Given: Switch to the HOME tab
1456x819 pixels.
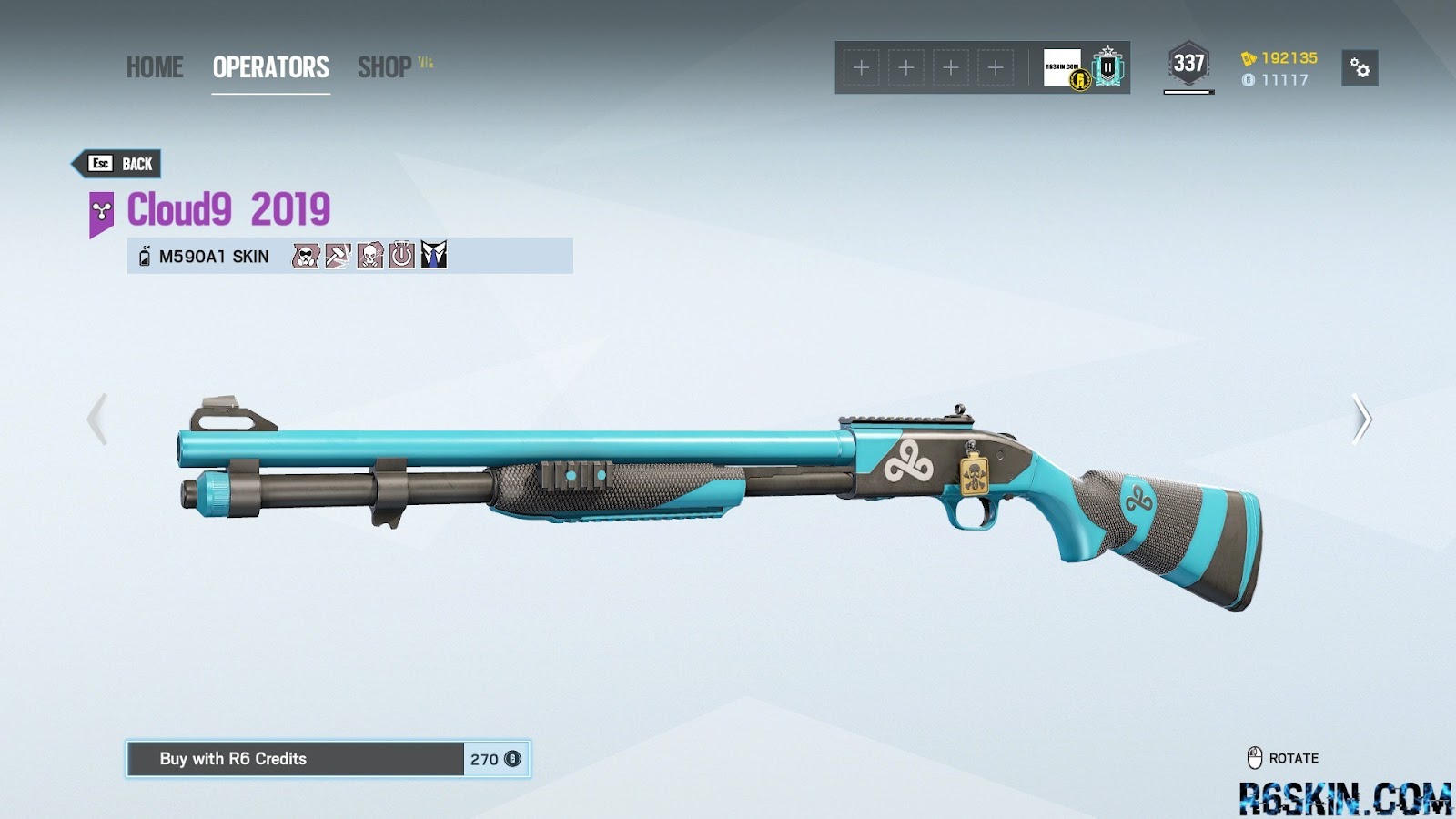Looking at the screenshot, I should click(155, 67).
